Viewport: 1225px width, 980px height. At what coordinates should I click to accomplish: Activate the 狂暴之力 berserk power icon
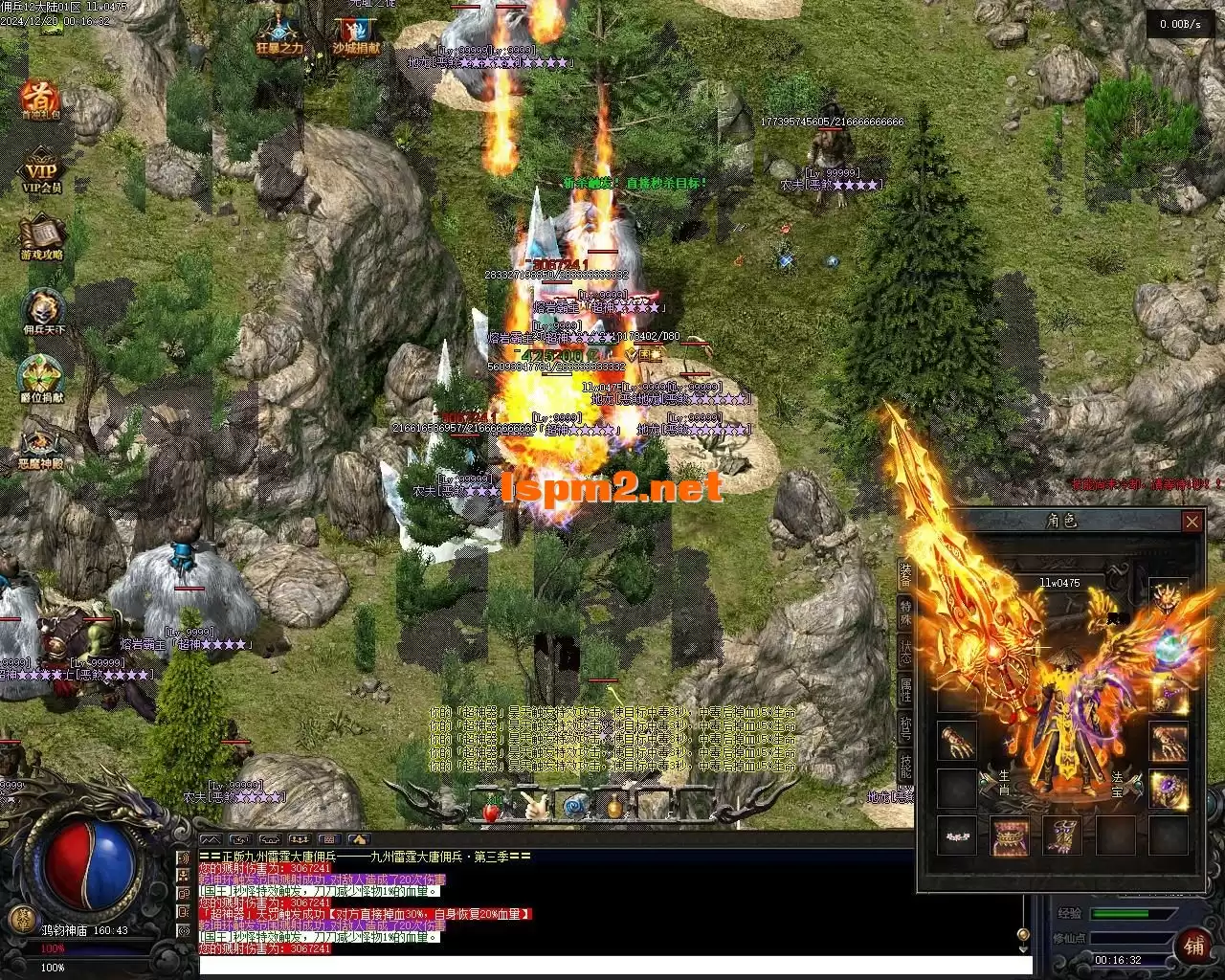(x=278, y=33)
